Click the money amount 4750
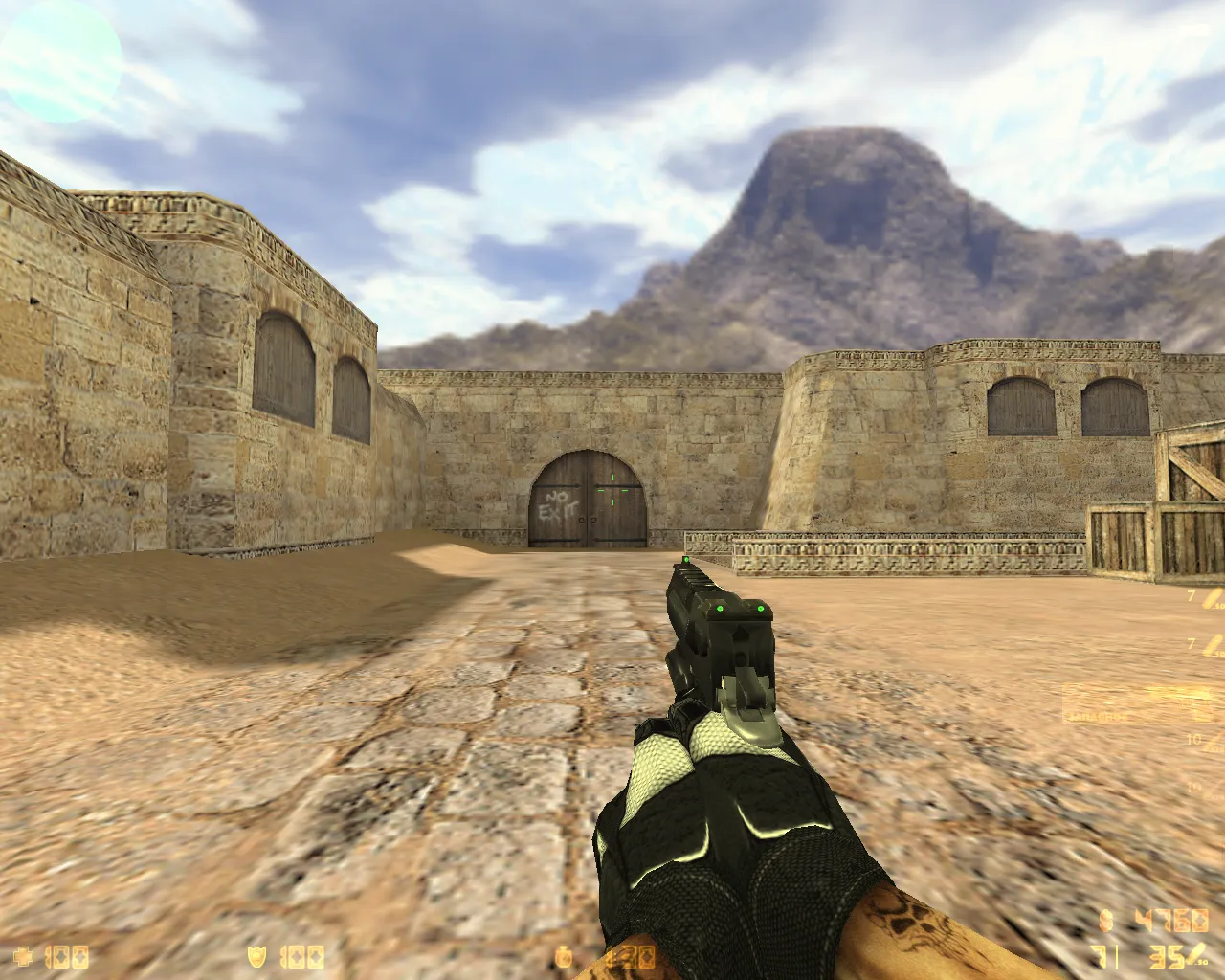 pos(1173,920)
